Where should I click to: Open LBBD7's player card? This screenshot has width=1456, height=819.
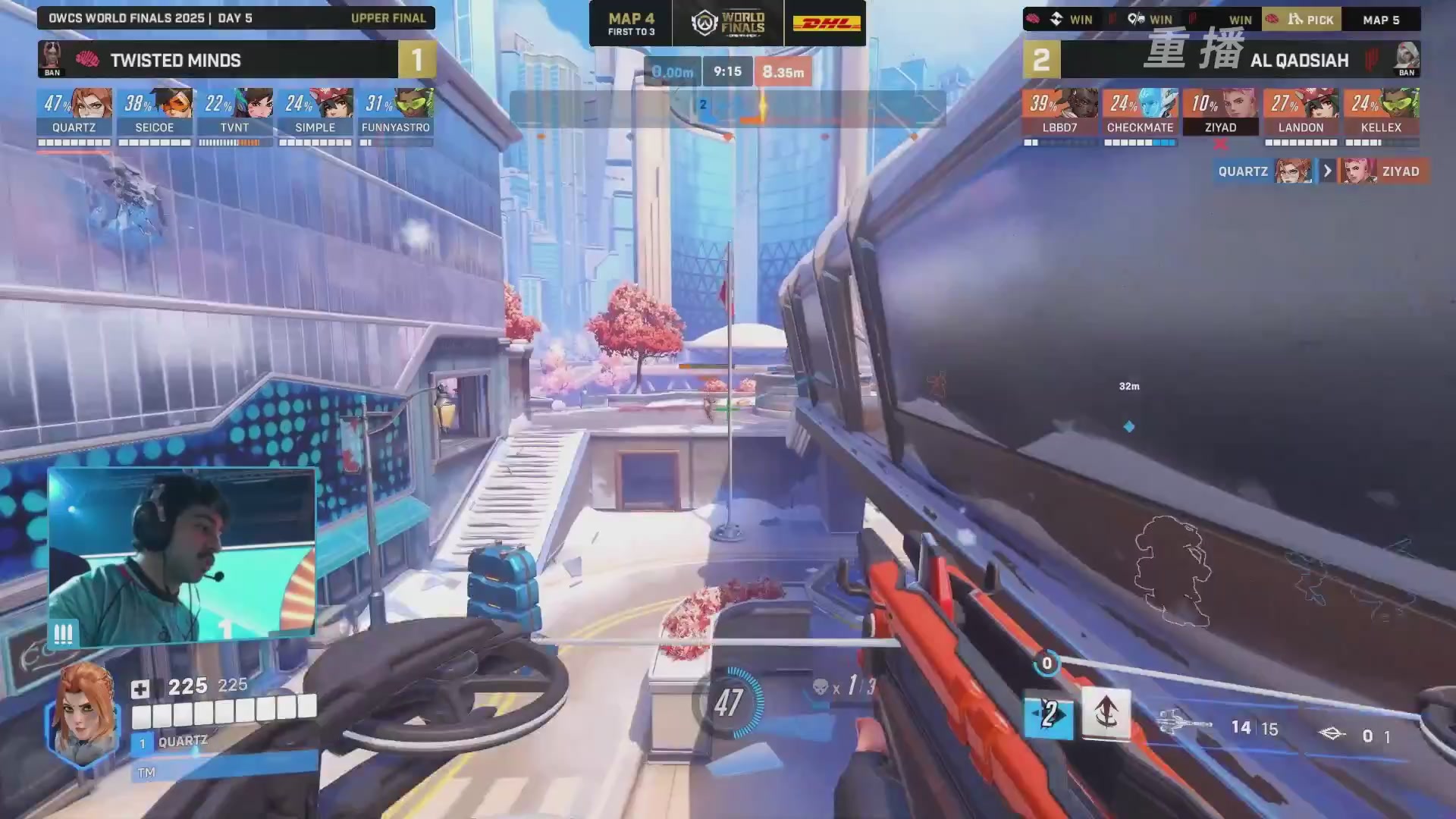click(1060, 112)
